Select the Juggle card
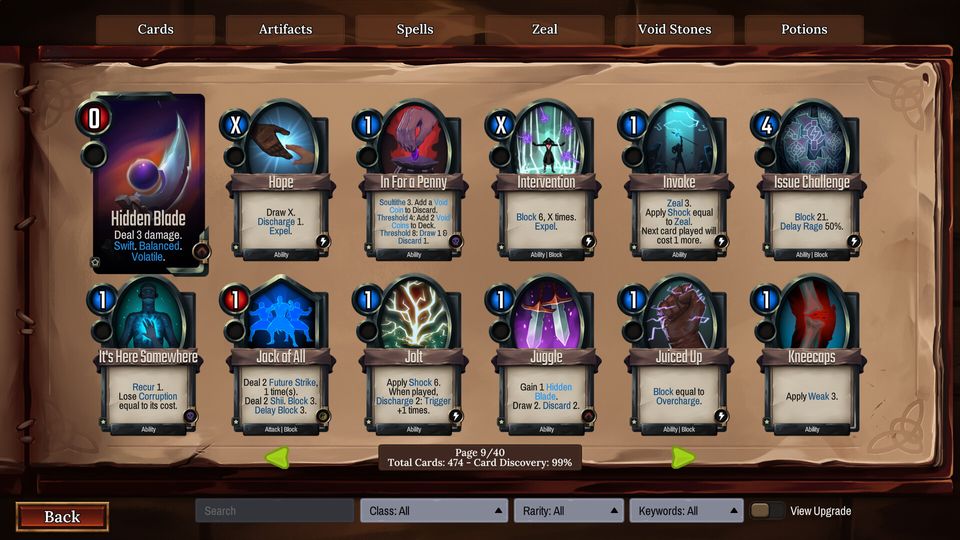This screenshot has width=960, height=540. (546, 360)
